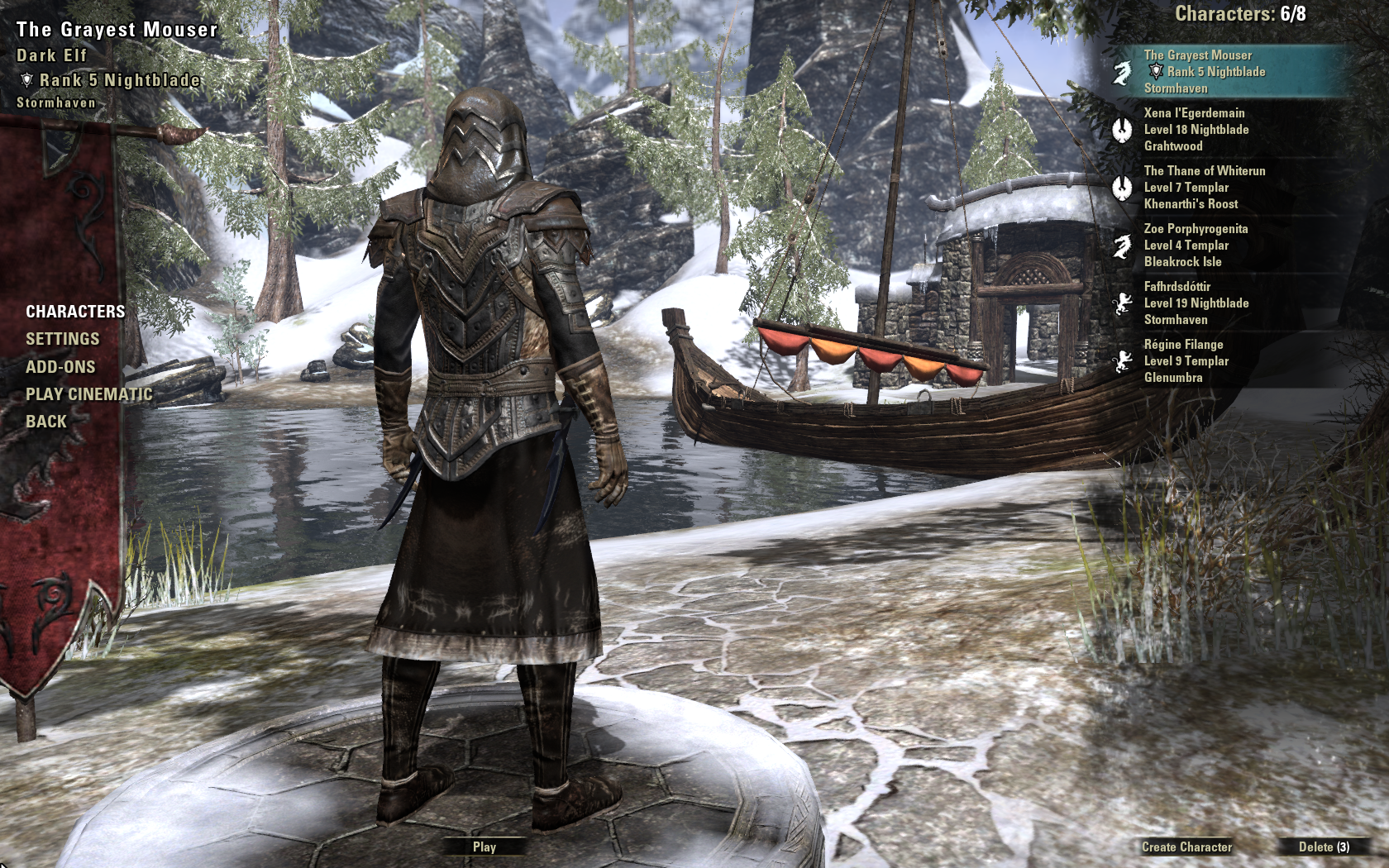Pick Zoe Porphyrogenita character entry
Image resolution: width=1389 pixels, height=868 pixels.
pos(1224,246)
